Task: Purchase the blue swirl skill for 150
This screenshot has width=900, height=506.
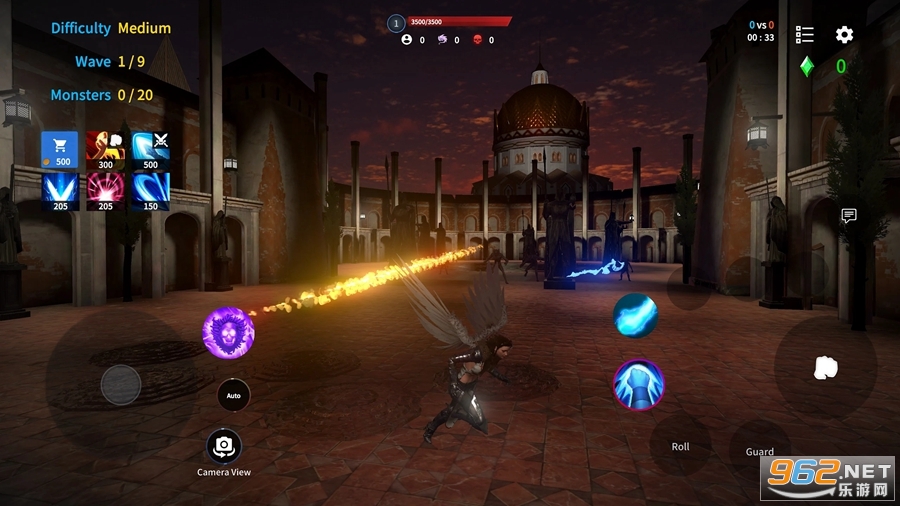Action: (x=150, y=190)
